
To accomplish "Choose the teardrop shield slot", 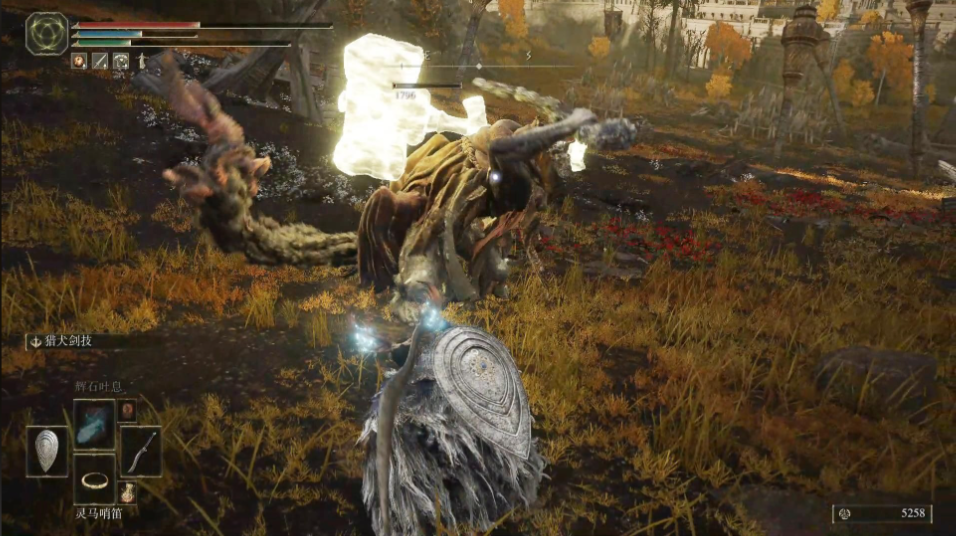I will click(x=47, y=451).
